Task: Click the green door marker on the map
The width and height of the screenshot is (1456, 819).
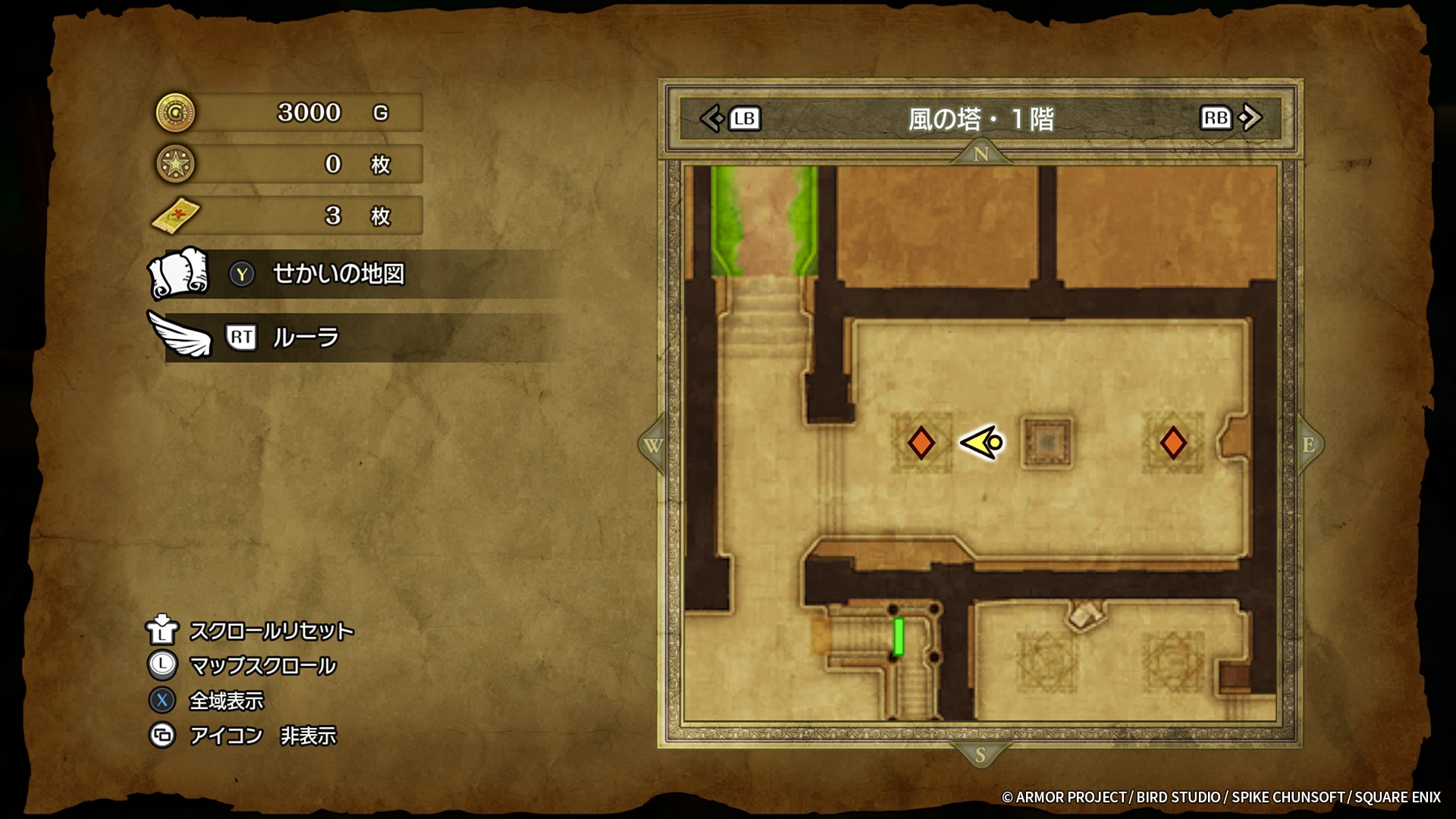Action: coord(899,636)
